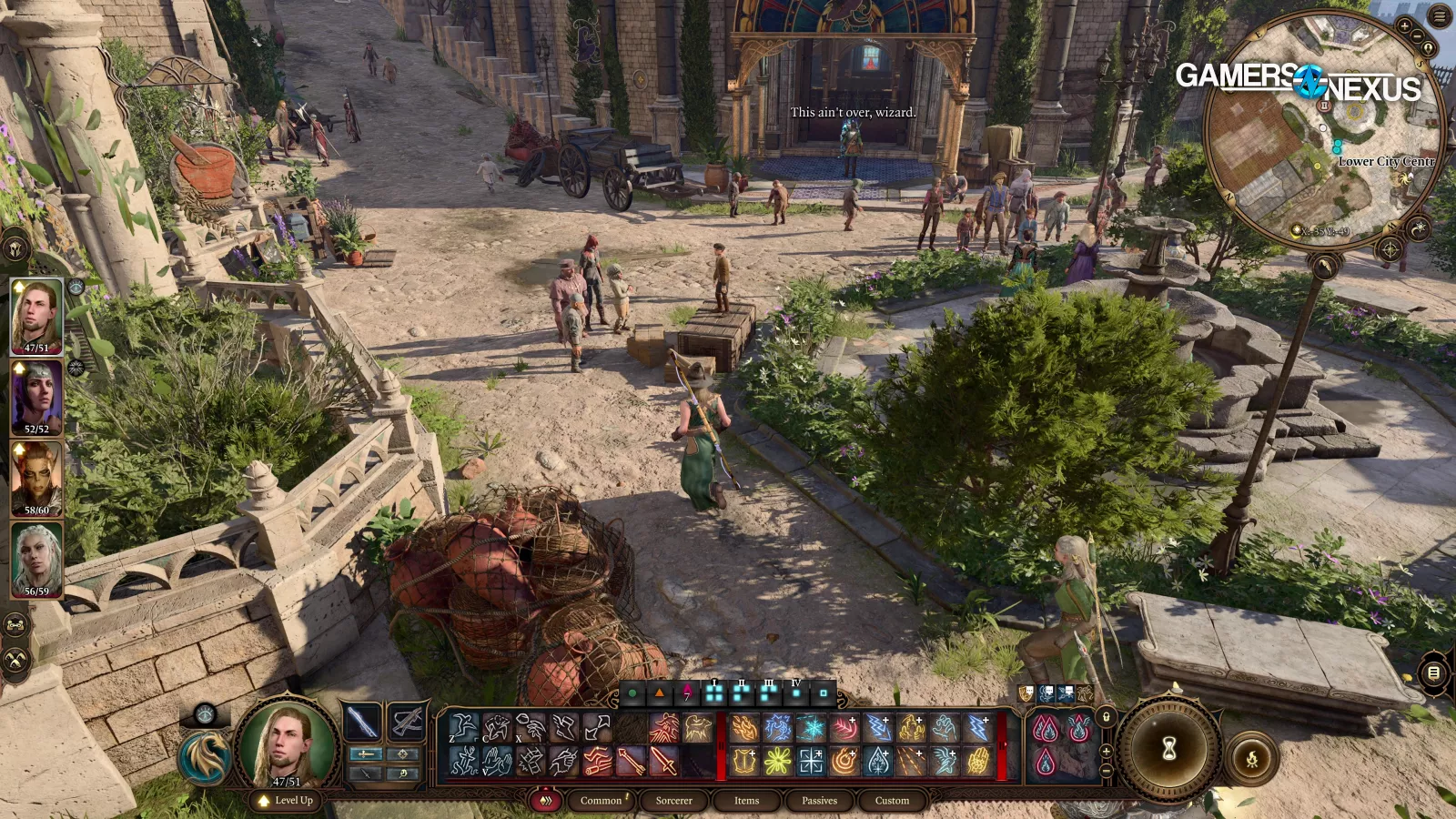
Task: Select the Custom hotbar tab
Action: click(x=892, y=801)
